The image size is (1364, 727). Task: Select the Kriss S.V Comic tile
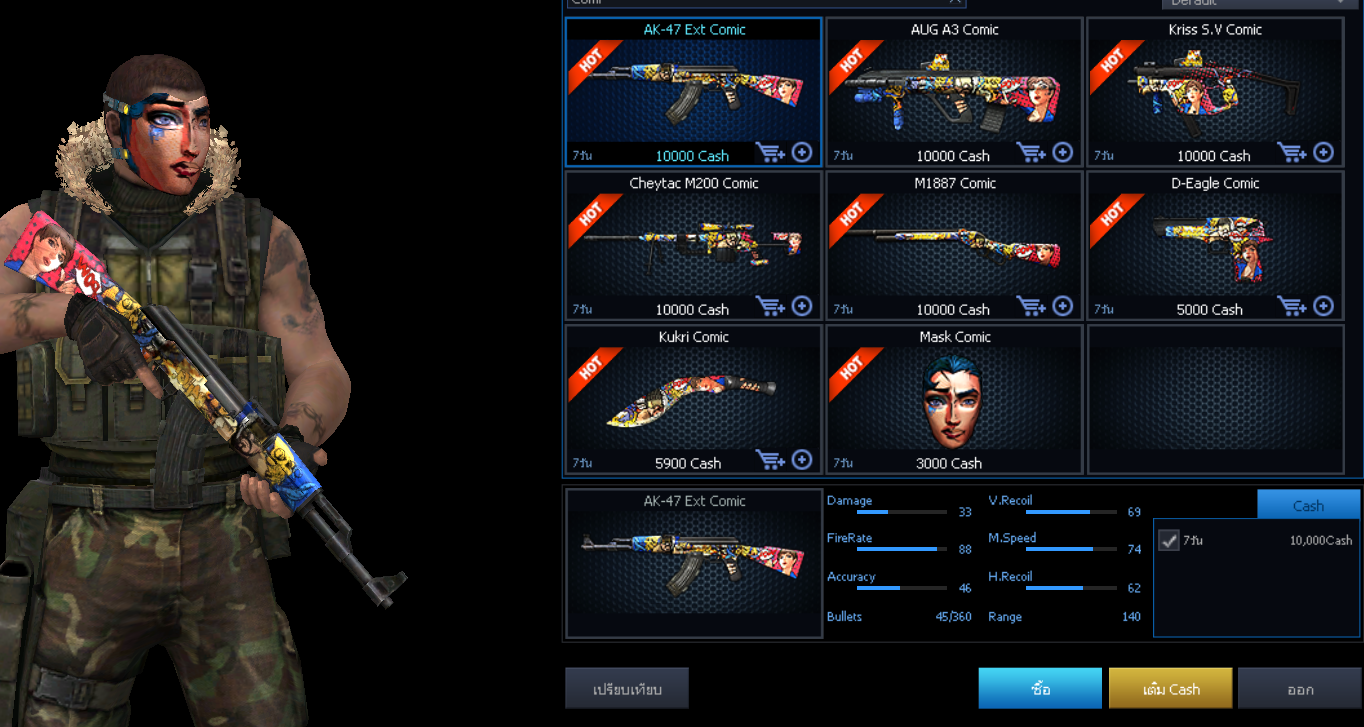coord(1214,92)
